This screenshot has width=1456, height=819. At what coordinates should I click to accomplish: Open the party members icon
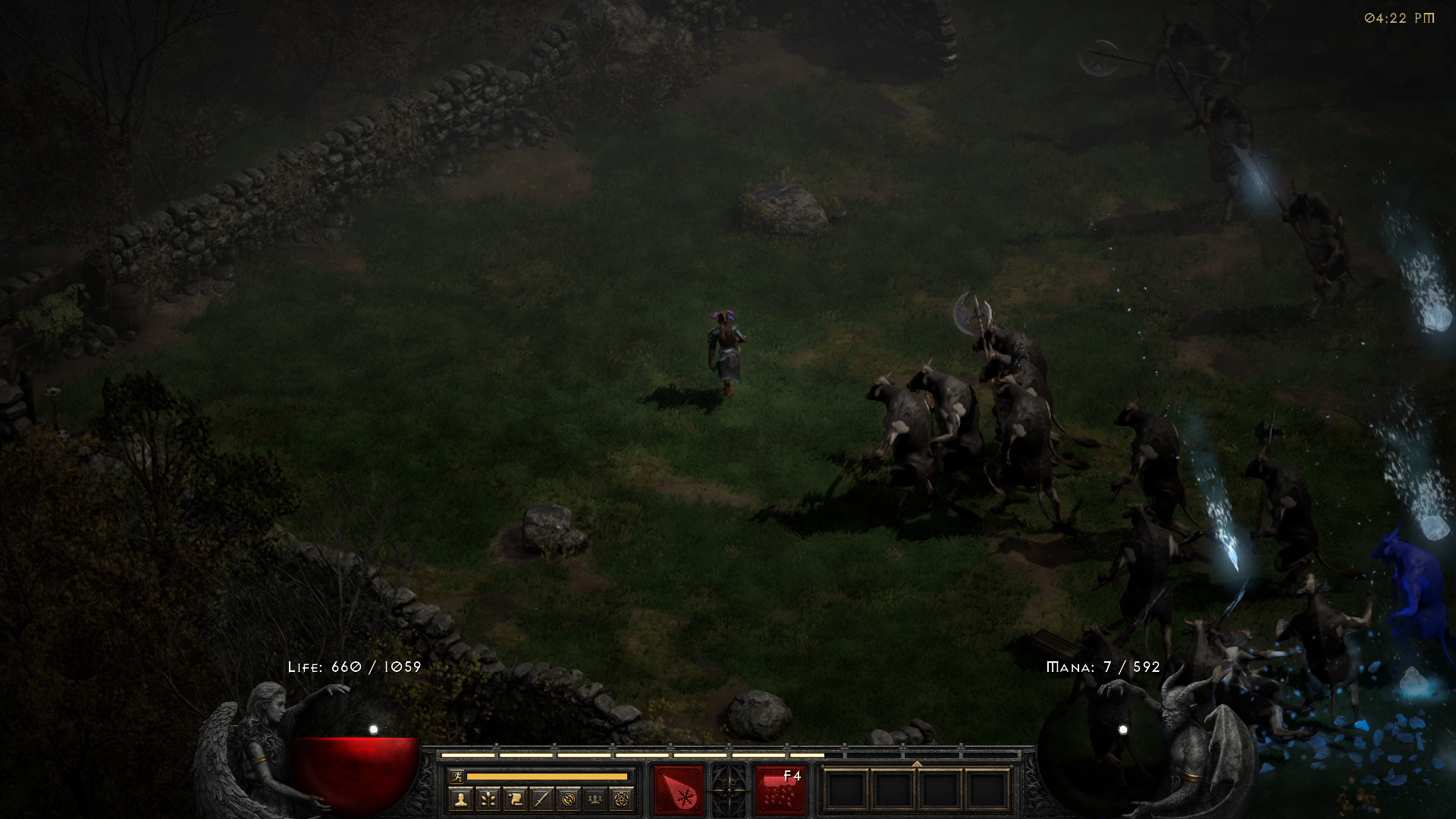pyautogui.click(x=596, y=799)
